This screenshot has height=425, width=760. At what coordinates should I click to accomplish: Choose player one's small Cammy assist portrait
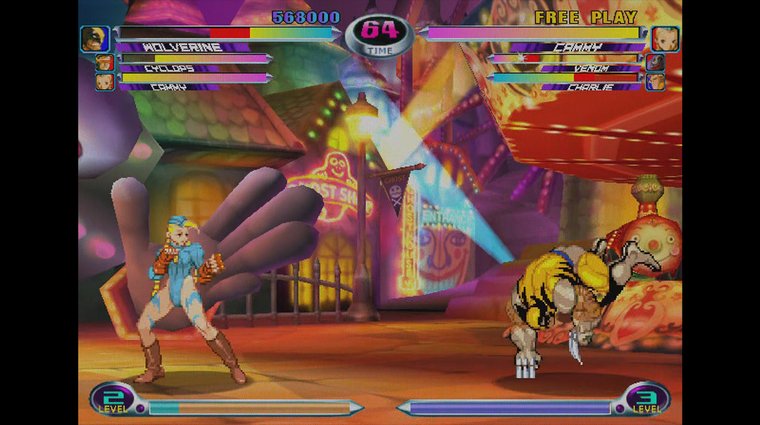(x=104, y=81)
